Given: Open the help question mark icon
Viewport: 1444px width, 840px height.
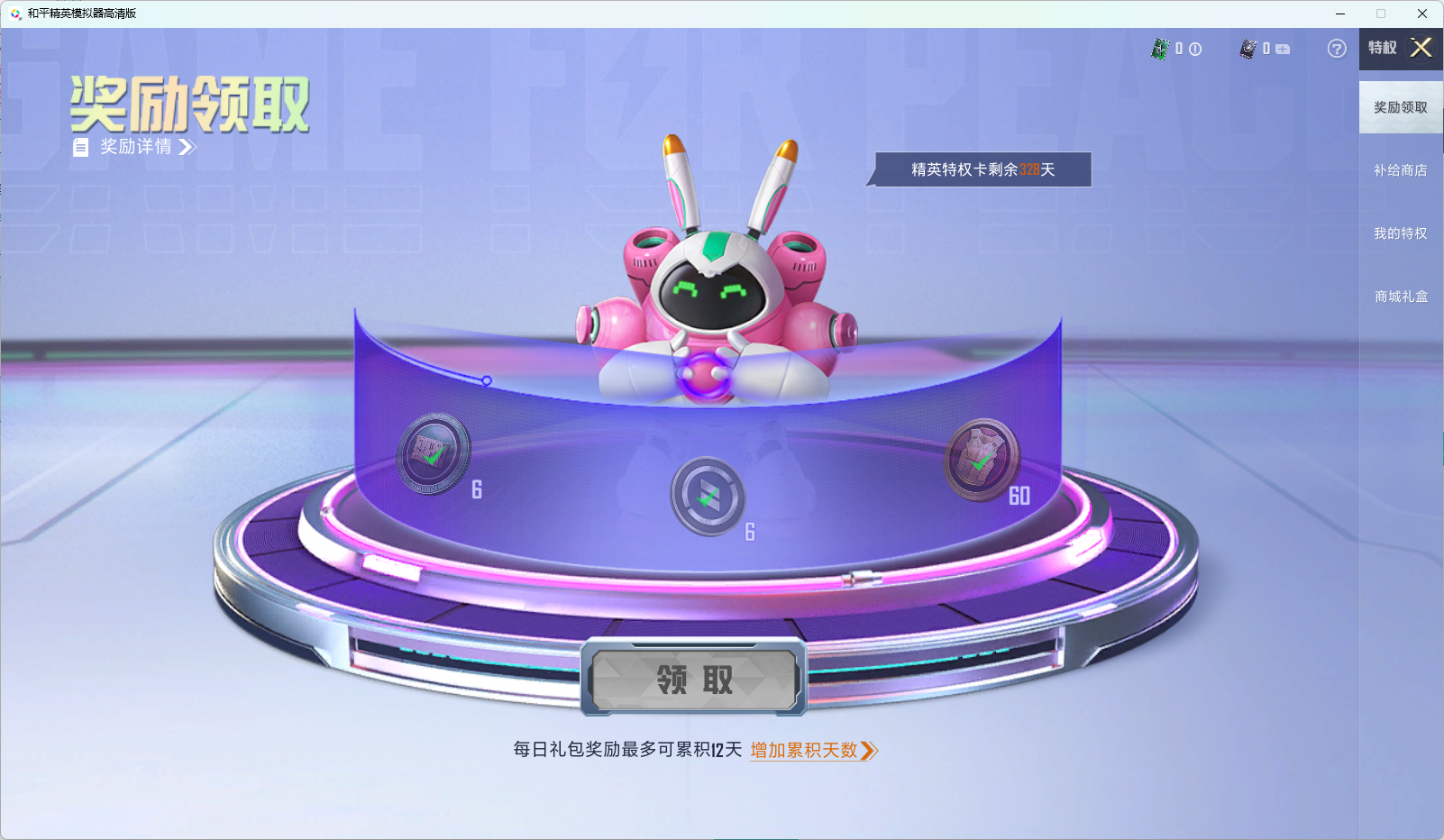Looking at the screenshot, I should [x=1335, y=50].
